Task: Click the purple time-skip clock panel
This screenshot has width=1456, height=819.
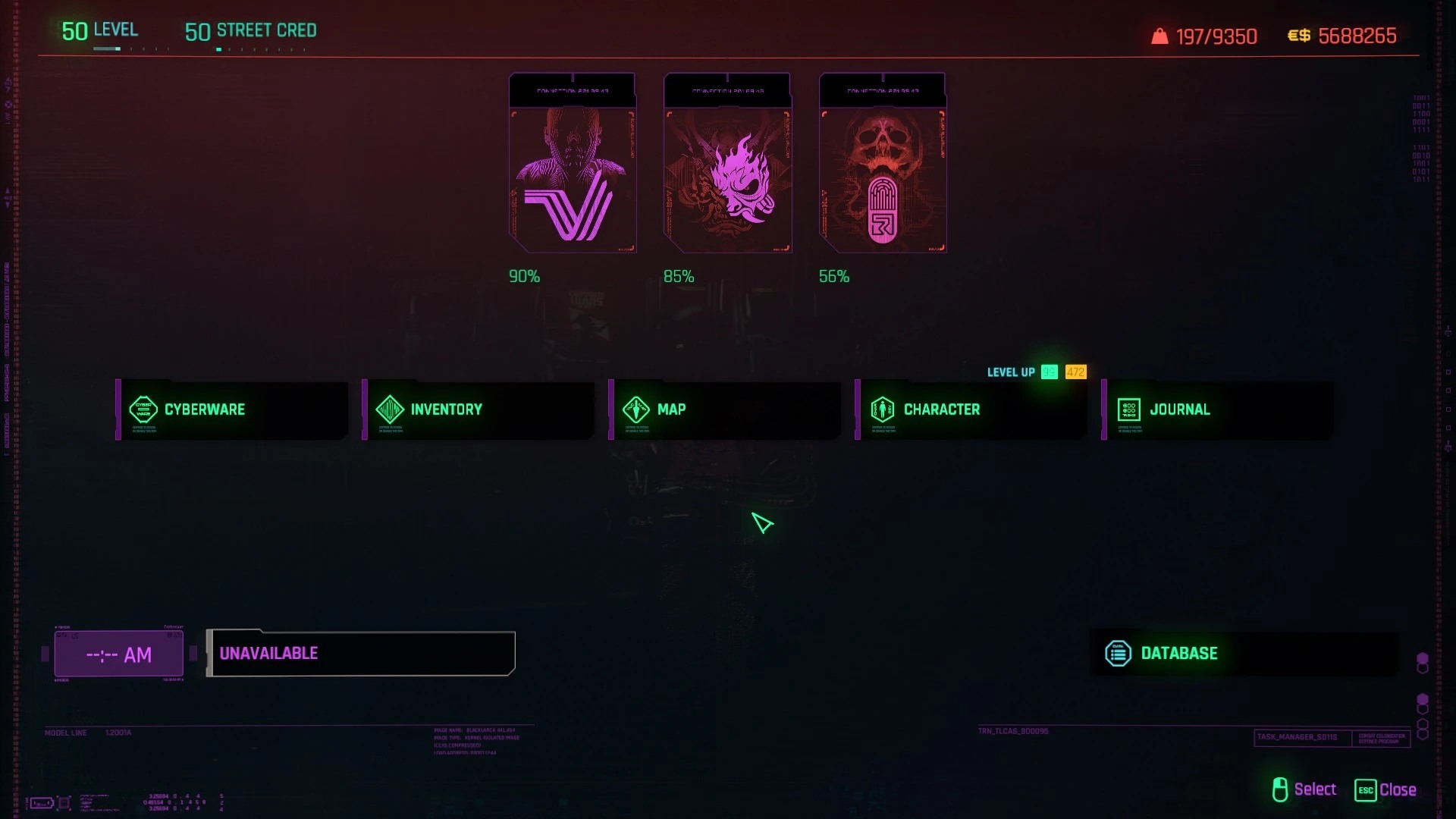Action: (x=119, y=654)
